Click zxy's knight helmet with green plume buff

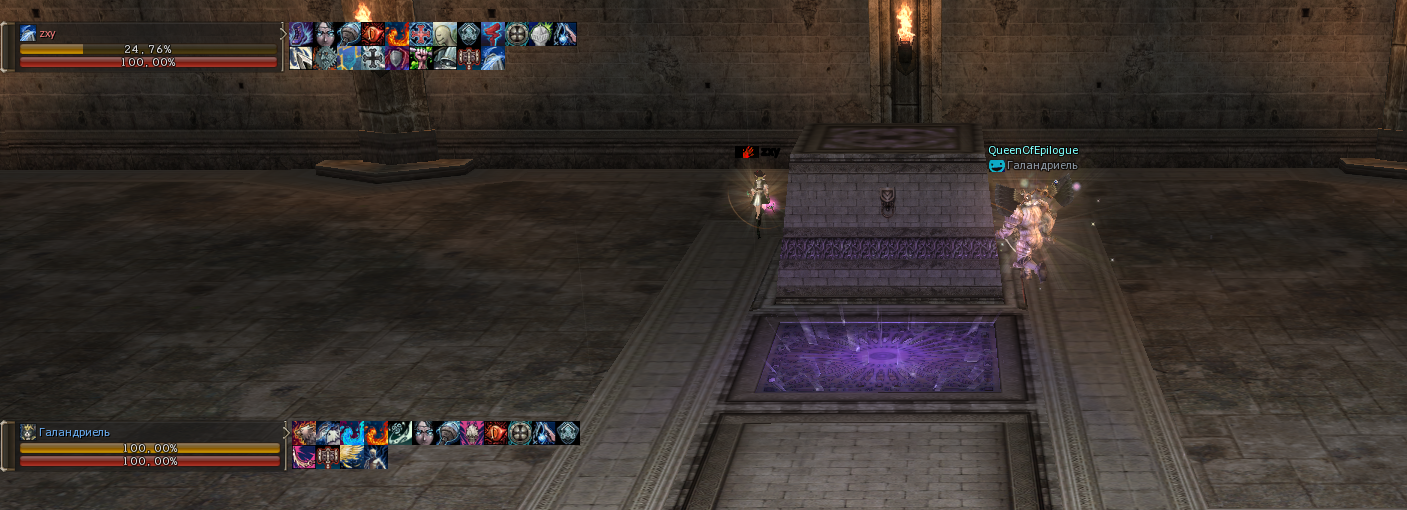pos(541,35)
